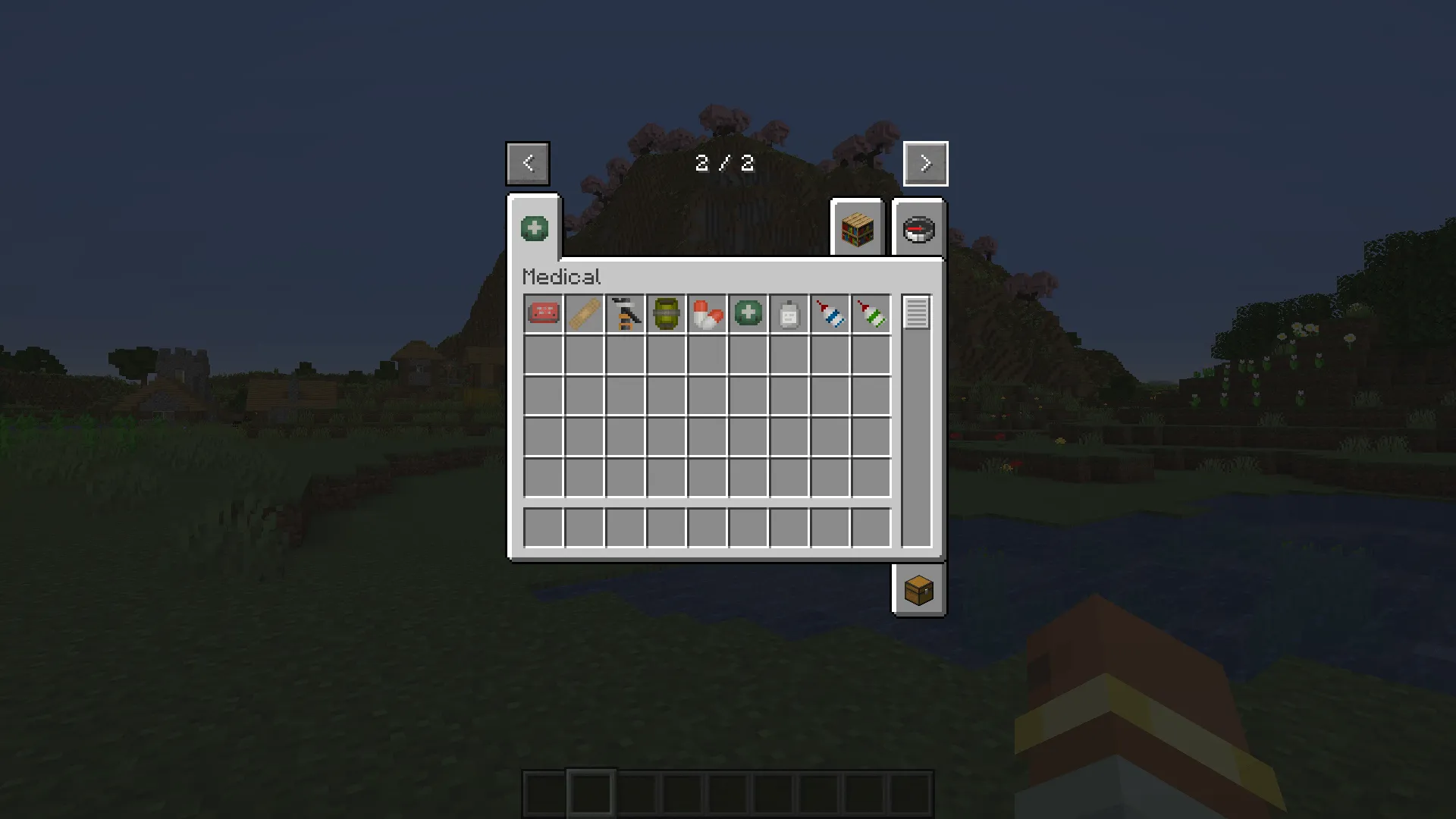This screenshot has width=1456, height=819.
Task: Switch to the compass search tab
Action: 918,230
